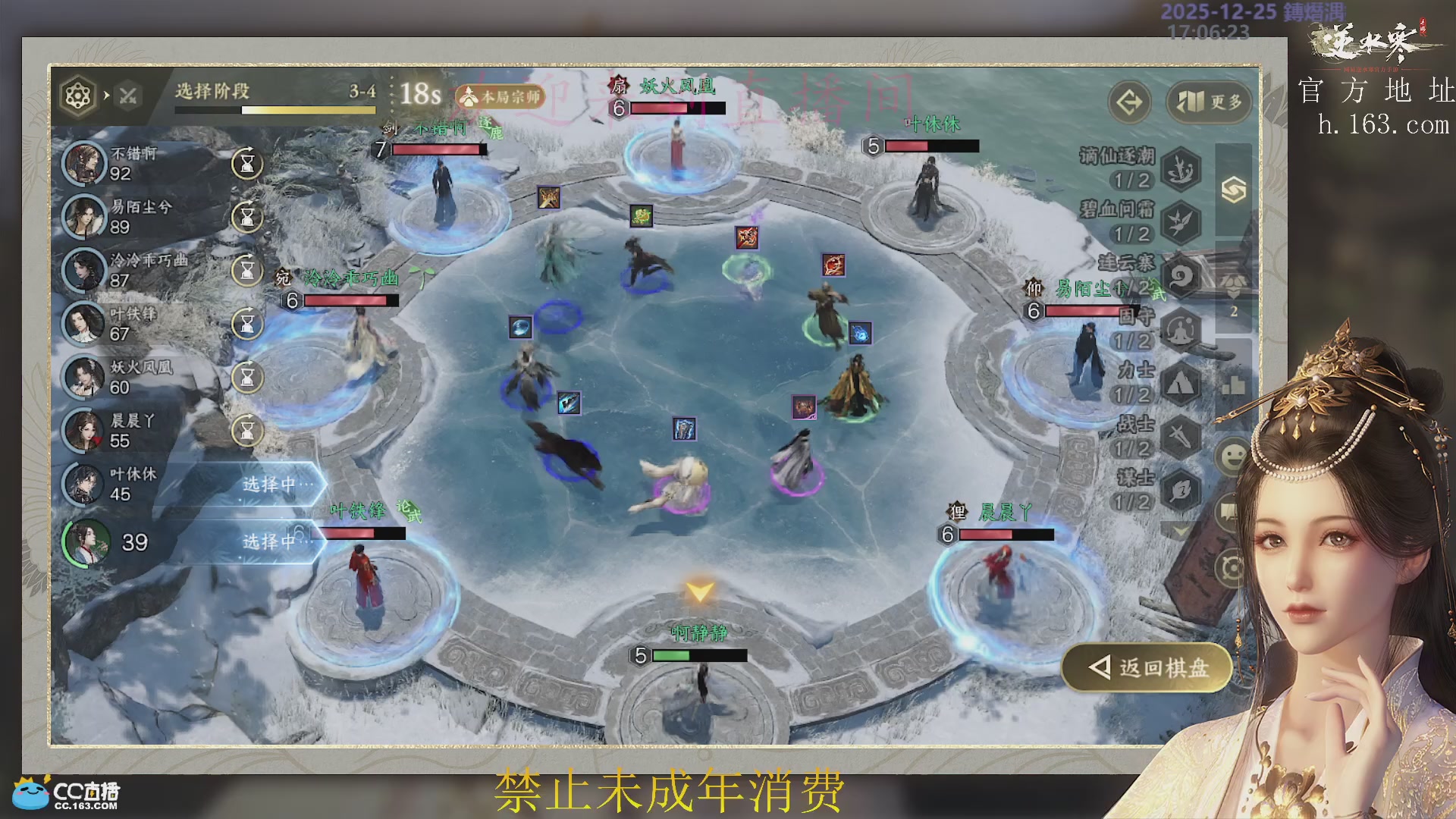The height and width of the screenshot is (819, 1456).
Task: Click the 谪仙逐潮 faction icon
Action: coord(1180,168)
